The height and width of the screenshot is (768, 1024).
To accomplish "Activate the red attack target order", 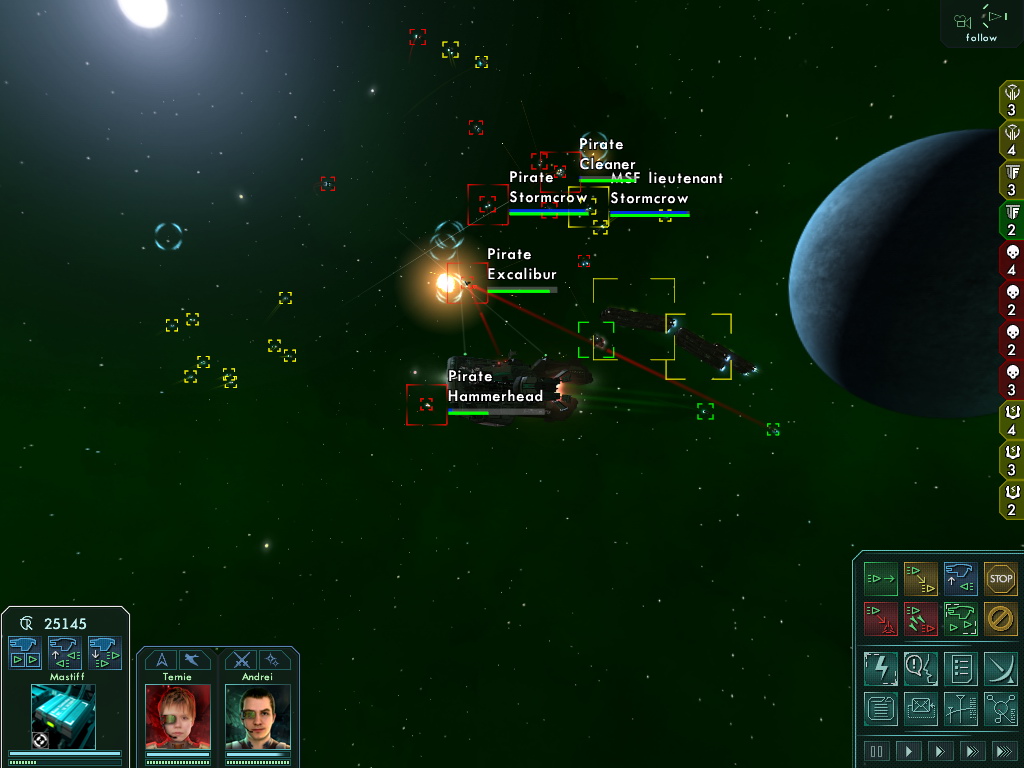I will [x=881, y=619].
